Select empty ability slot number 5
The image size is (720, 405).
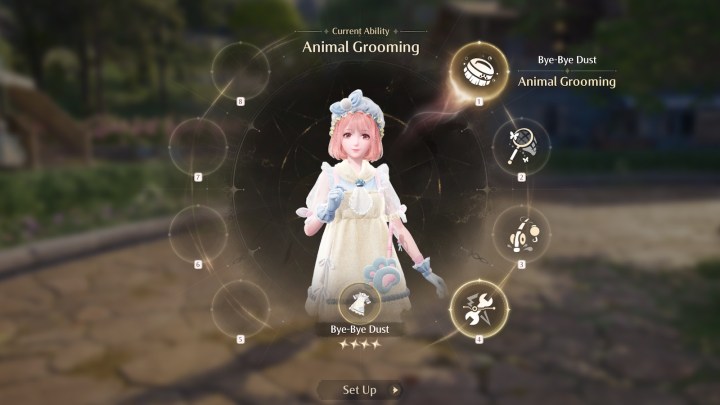click(x=240, y=308)
